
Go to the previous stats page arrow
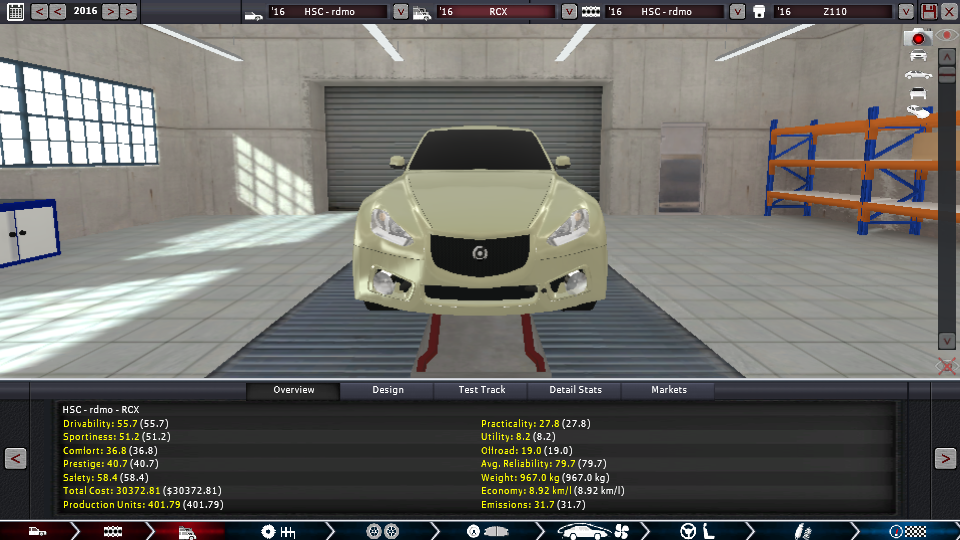point(15,459)
